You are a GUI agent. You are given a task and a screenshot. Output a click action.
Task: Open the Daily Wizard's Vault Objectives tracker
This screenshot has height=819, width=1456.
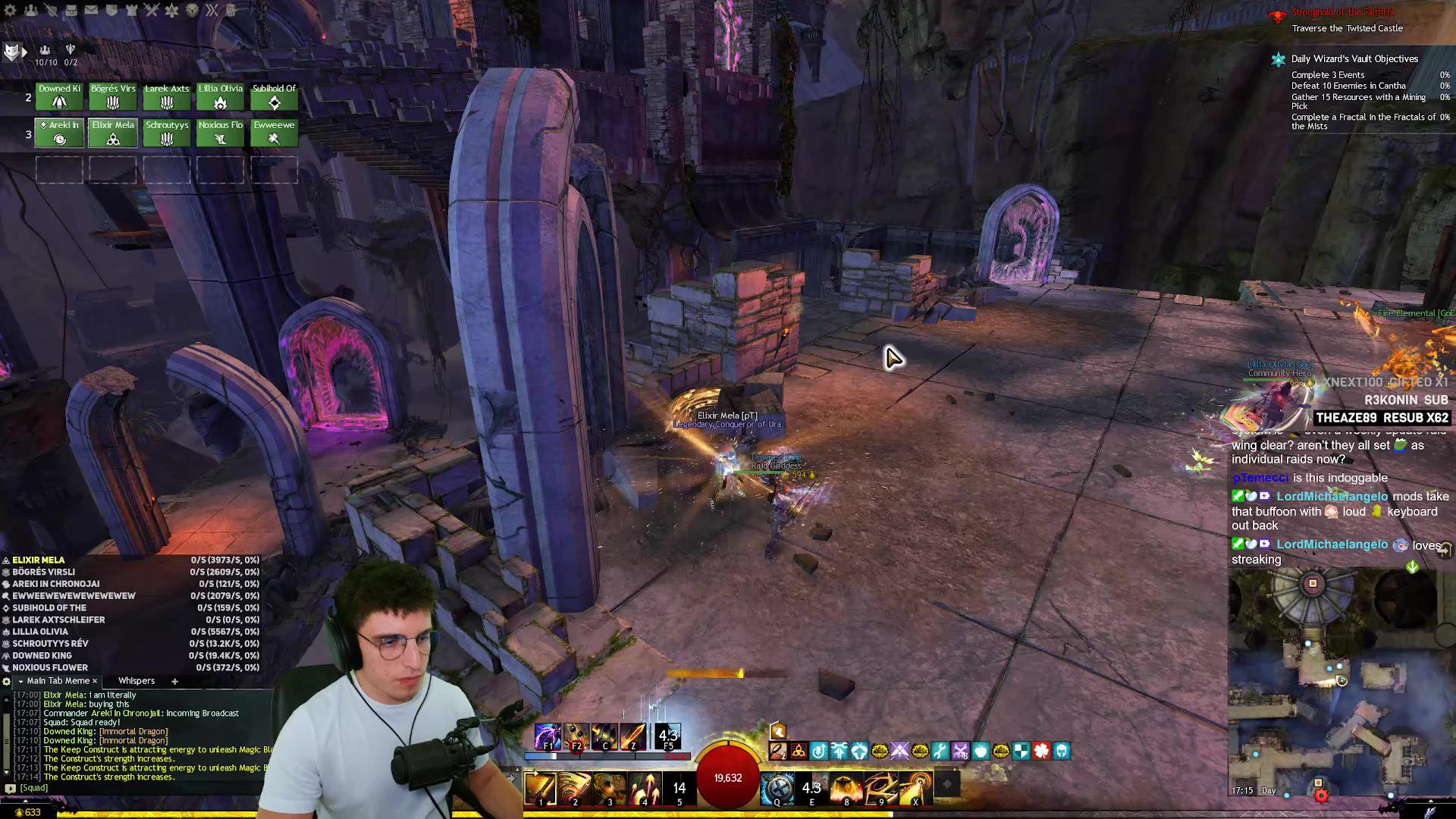pyautogui.click(x=1354, y=58)
